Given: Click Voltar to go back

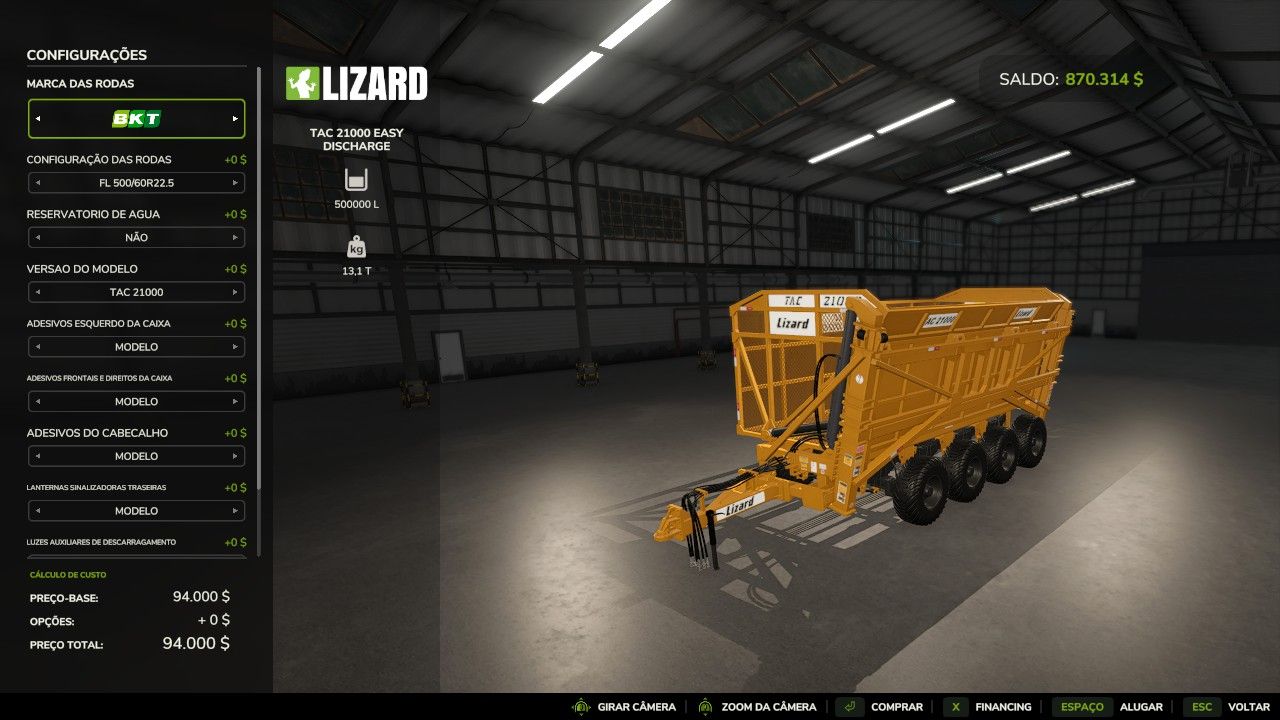Looking at the screenshot, I should click(x=1246, y=706).
